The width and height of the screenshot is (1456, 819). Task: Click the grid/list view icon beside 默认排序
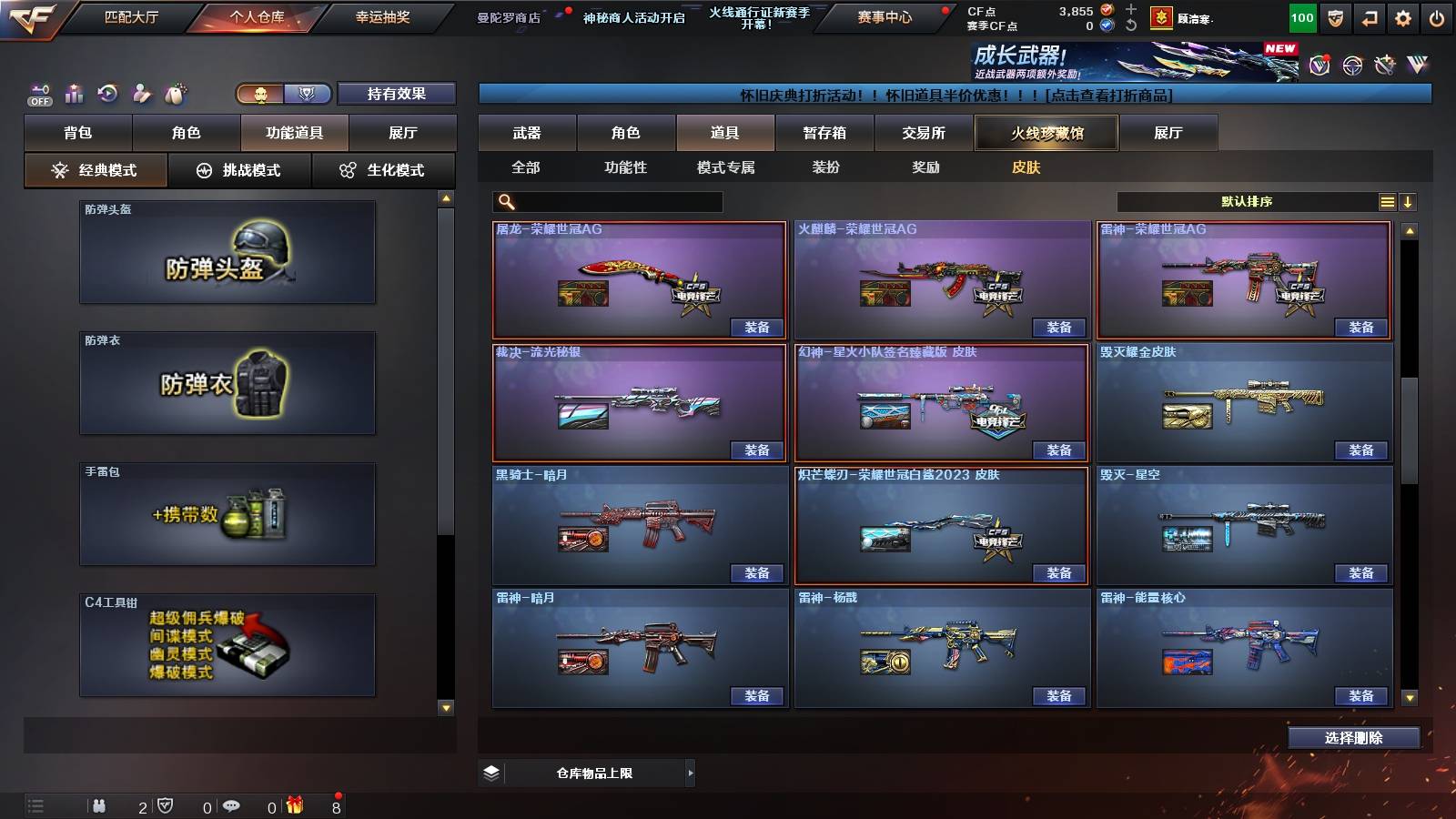[1387, 201]
